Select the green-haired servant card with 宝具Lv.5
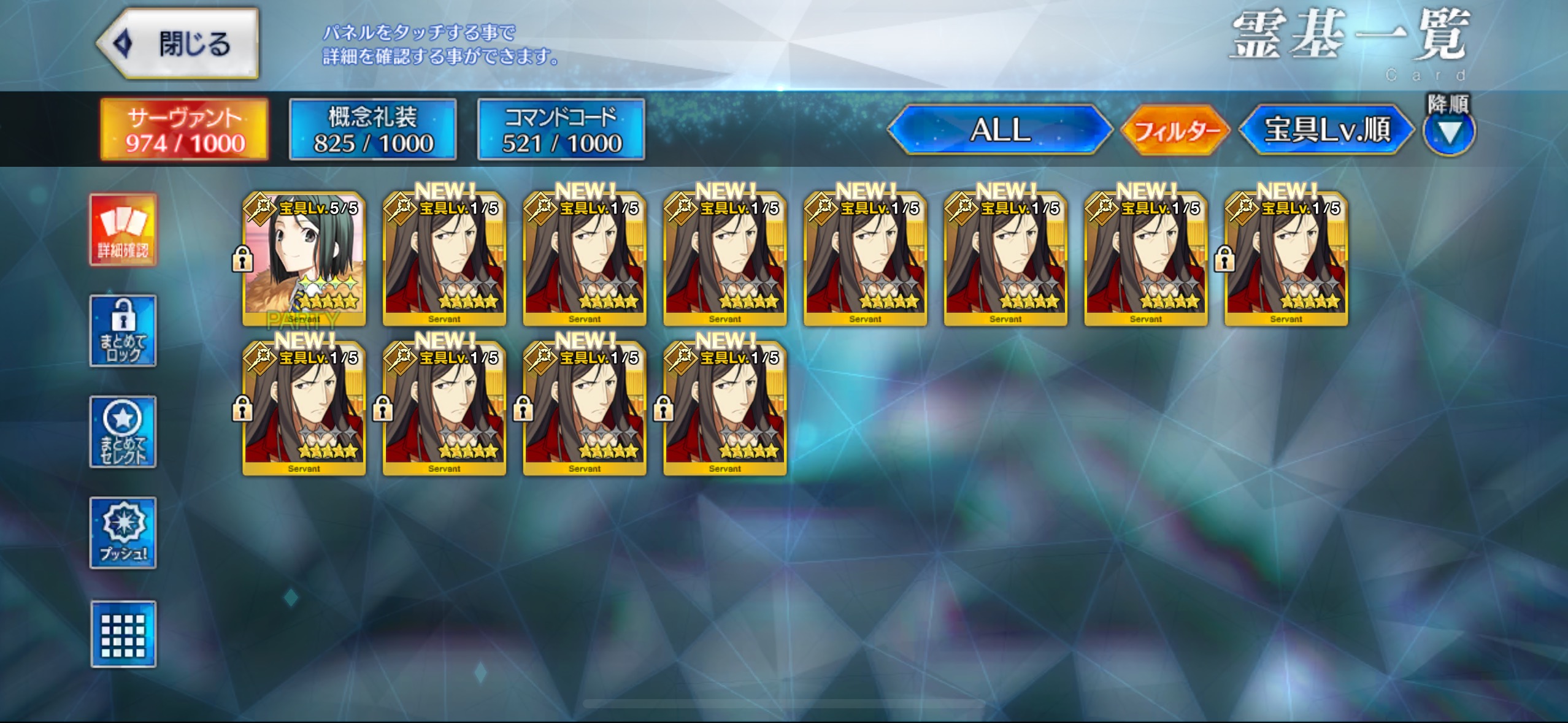 coord(304,259)
